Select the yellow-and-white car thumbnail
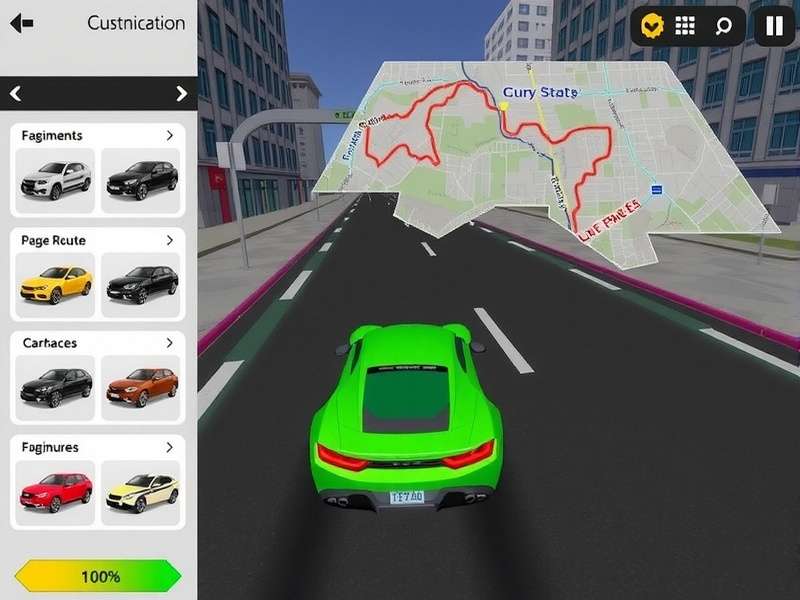Viewport: 800px width, 600px height. 141,490
